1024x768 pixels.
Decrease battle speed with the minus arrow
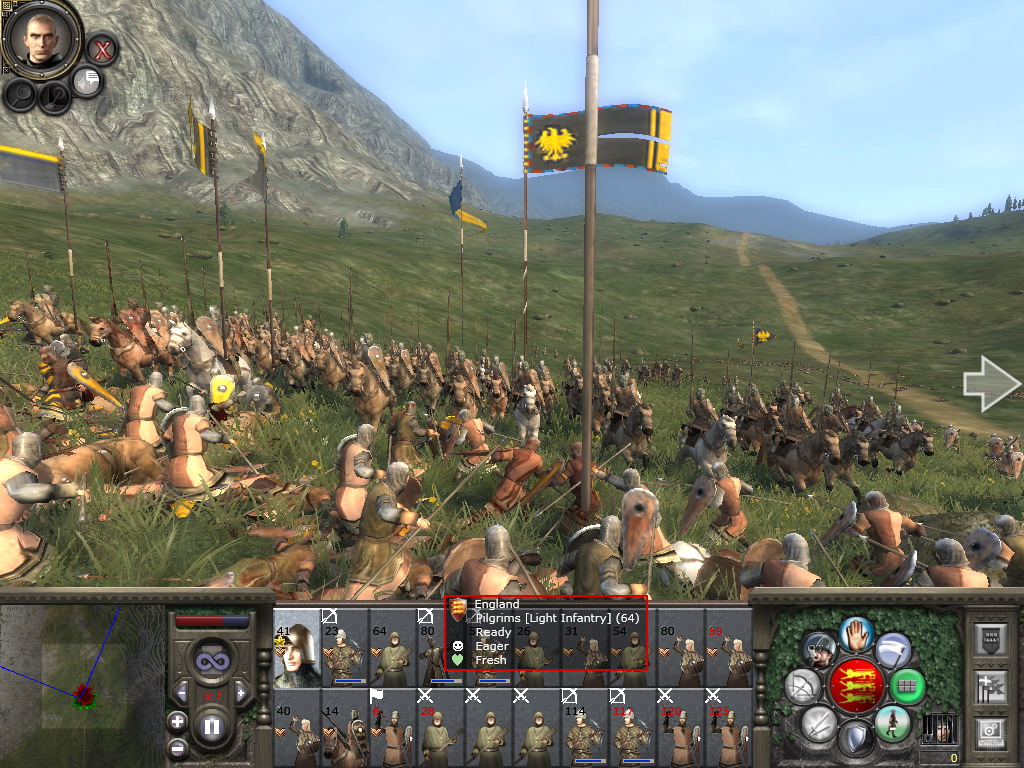182,691
